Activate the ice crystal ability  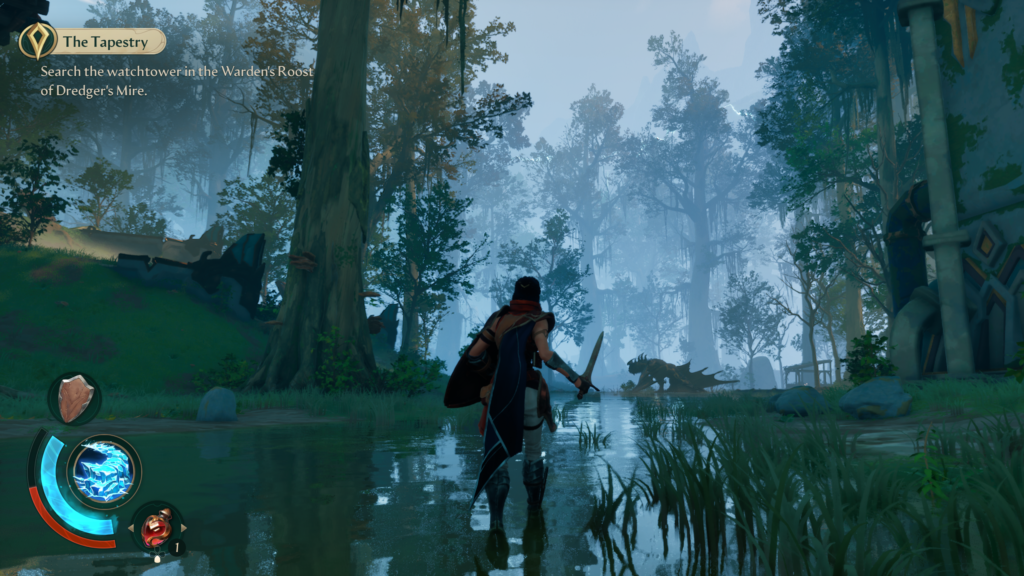pyautogui.click(x=103, y=470)
